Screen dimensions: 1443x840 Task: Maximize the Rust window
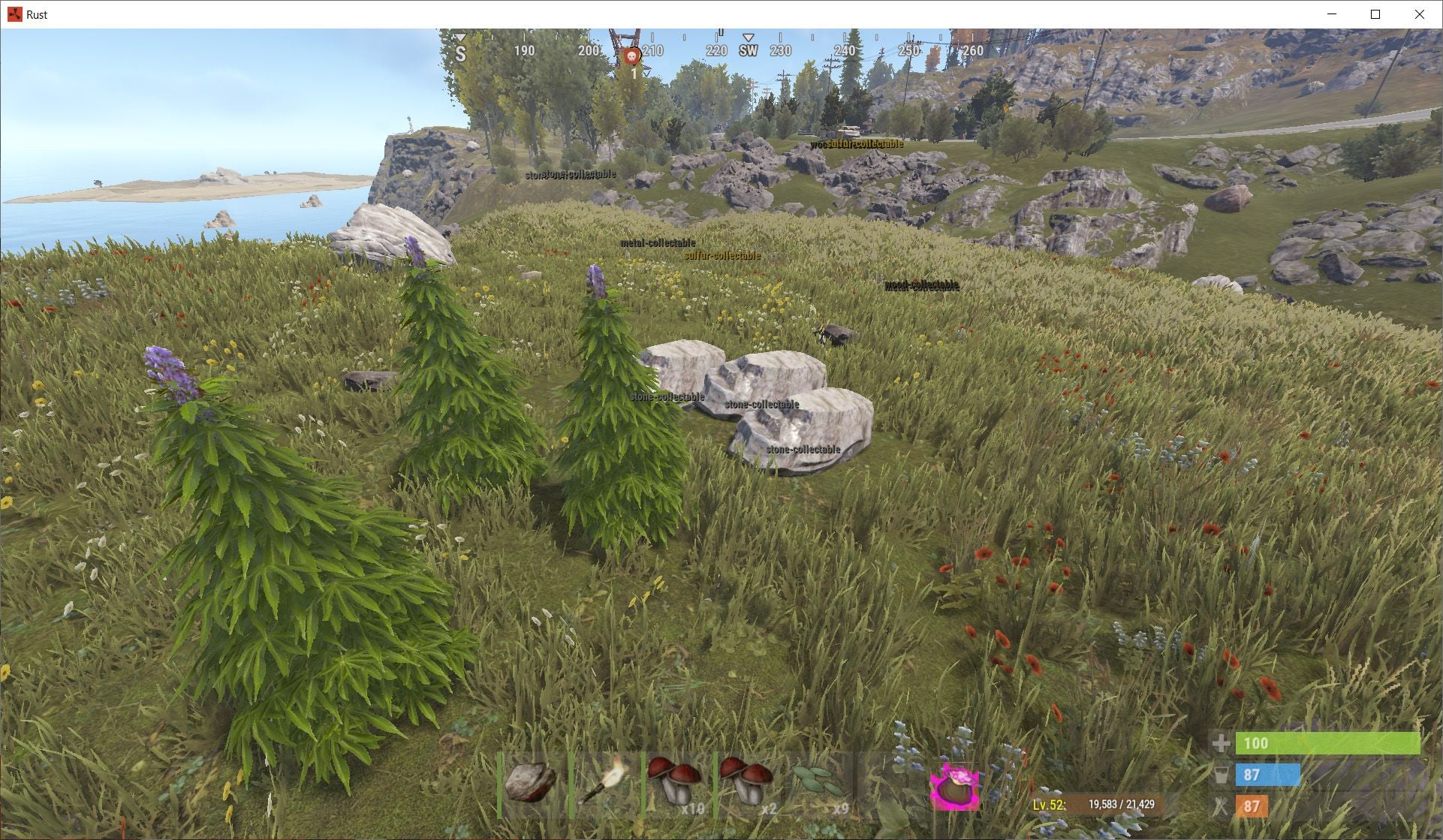click(x=1375, y=14)
